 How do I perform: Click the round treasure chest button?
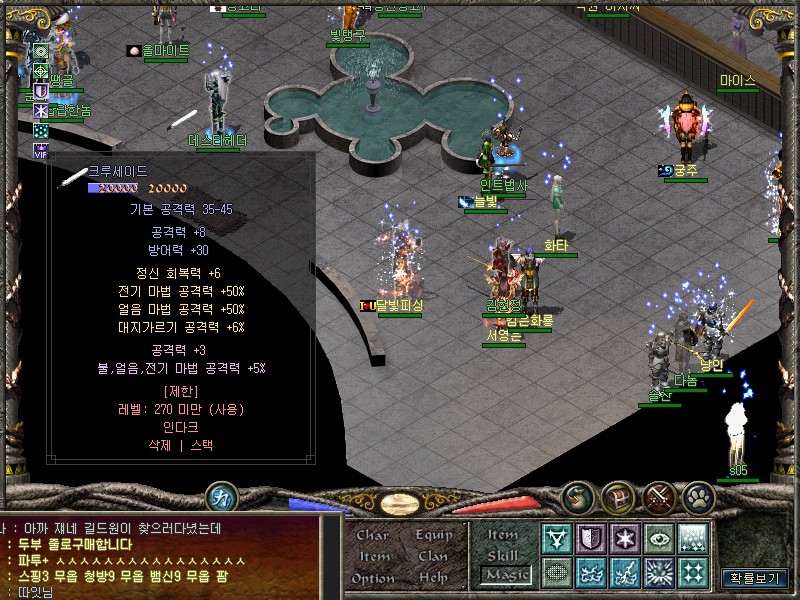point(619,496)
